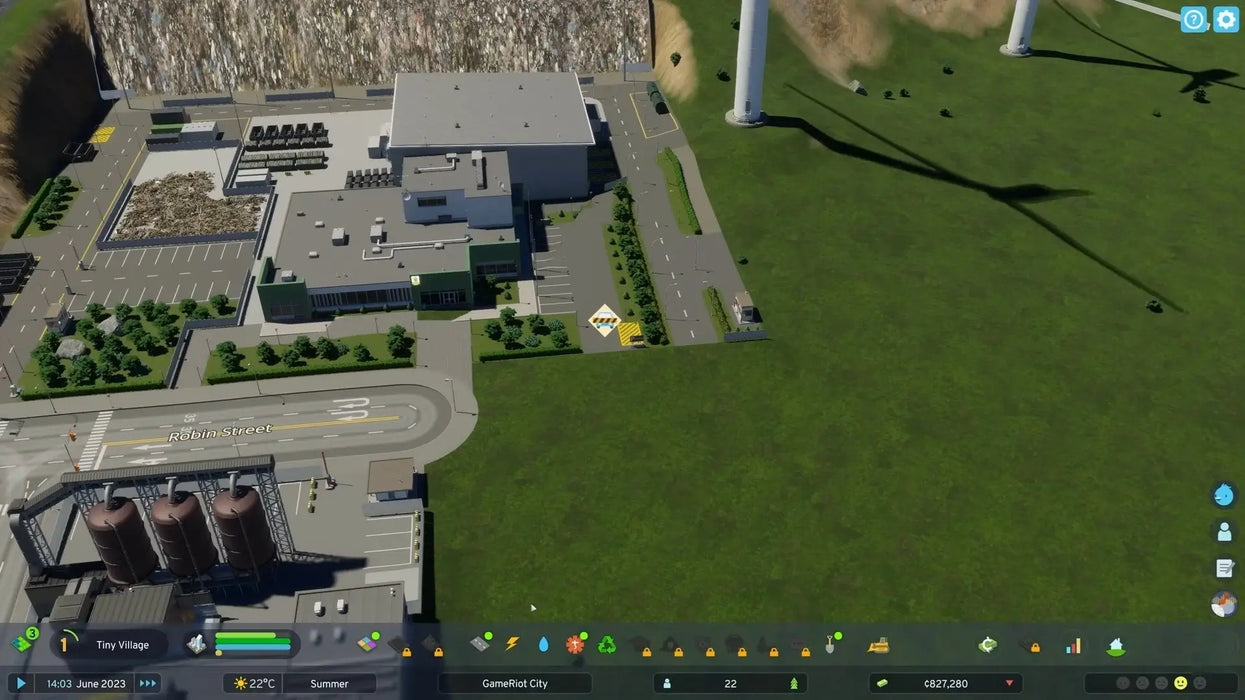The image size is (1245, 700).
Task: Open the city statistics bar chart
Action: point(1073,645)
